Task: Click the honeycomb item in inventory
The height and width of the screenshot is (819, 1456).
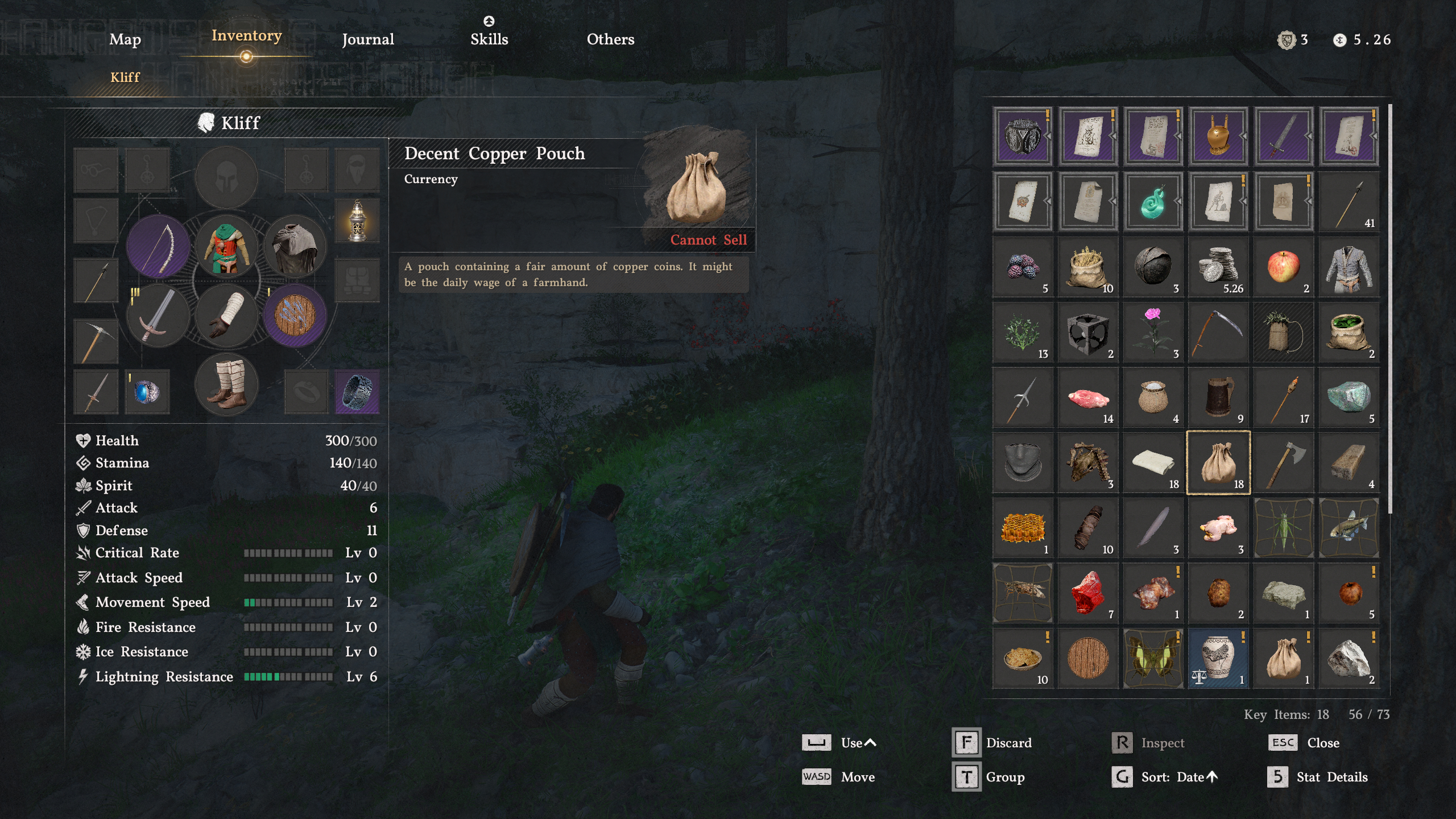Action: 1022,527
